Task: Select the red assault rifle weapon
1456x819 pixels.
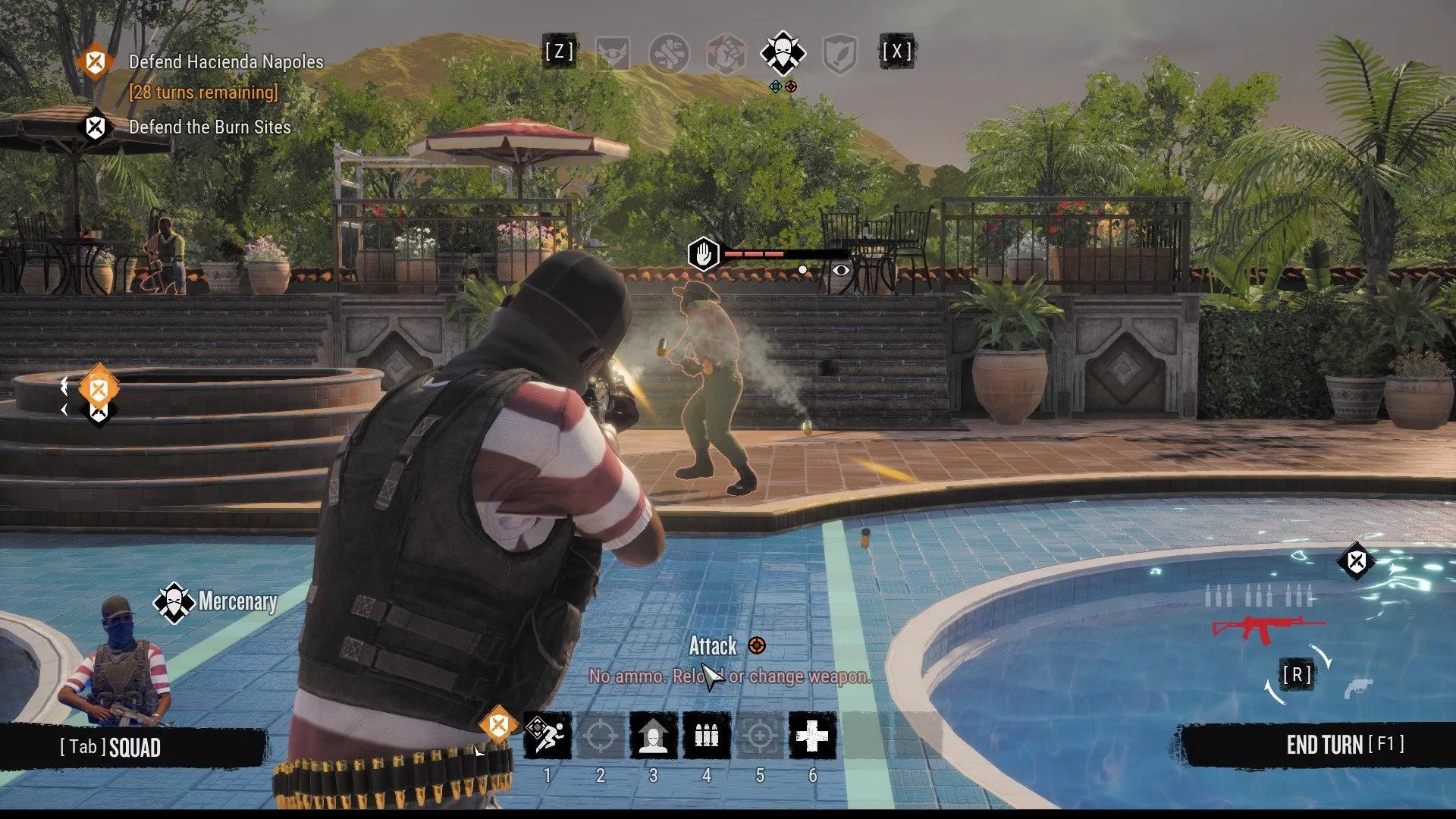Action: coord(1266,628)
